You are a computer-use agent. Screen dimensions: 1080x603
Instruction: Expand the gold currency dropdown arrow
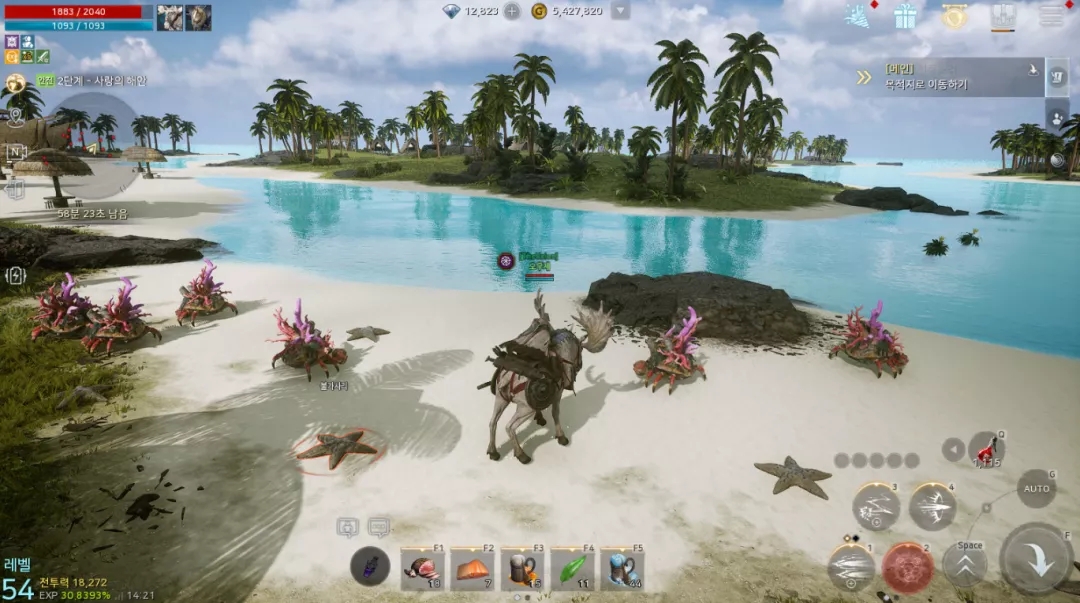click(620, 11)
